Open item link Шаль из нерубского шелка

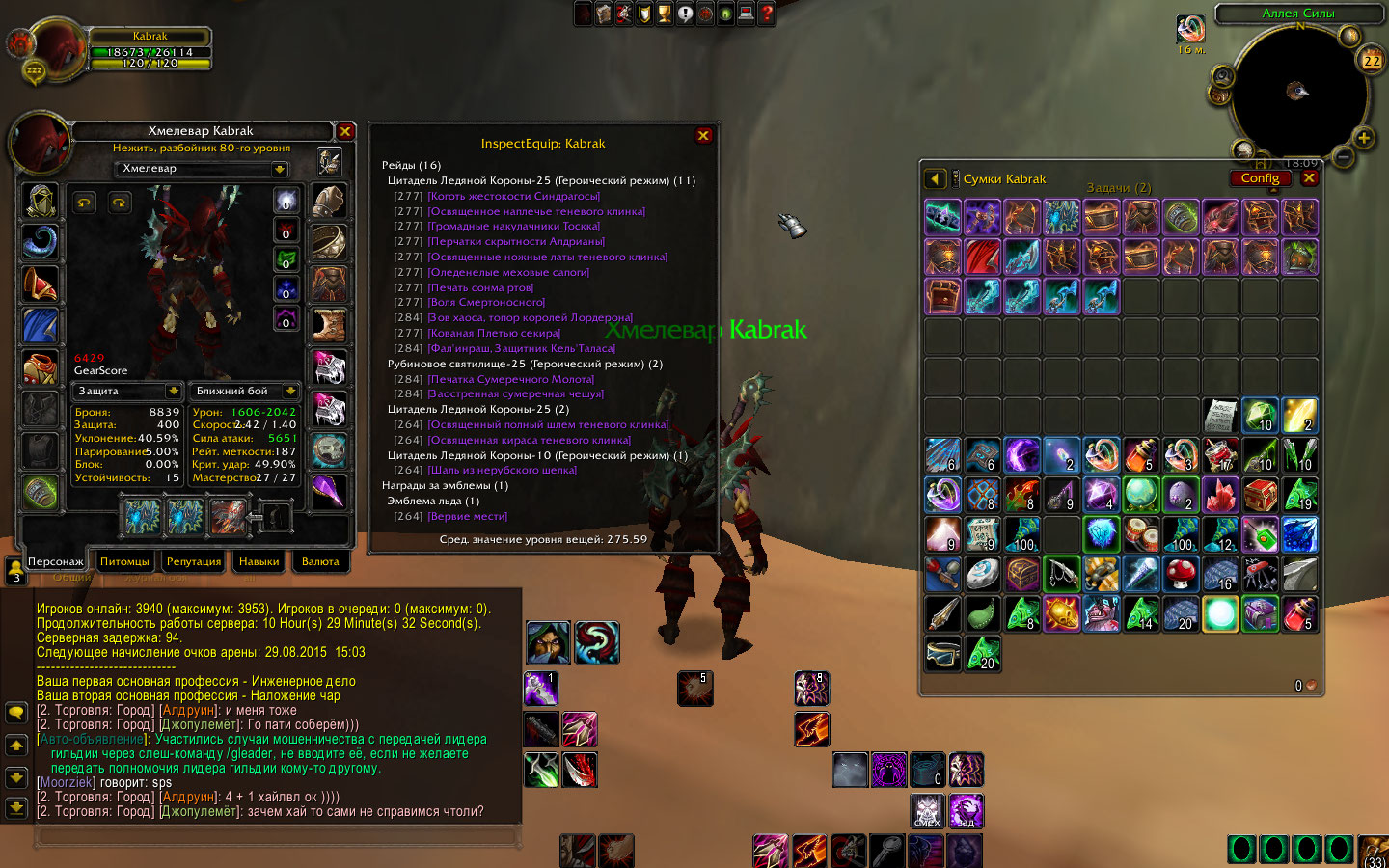pos(502,471)
